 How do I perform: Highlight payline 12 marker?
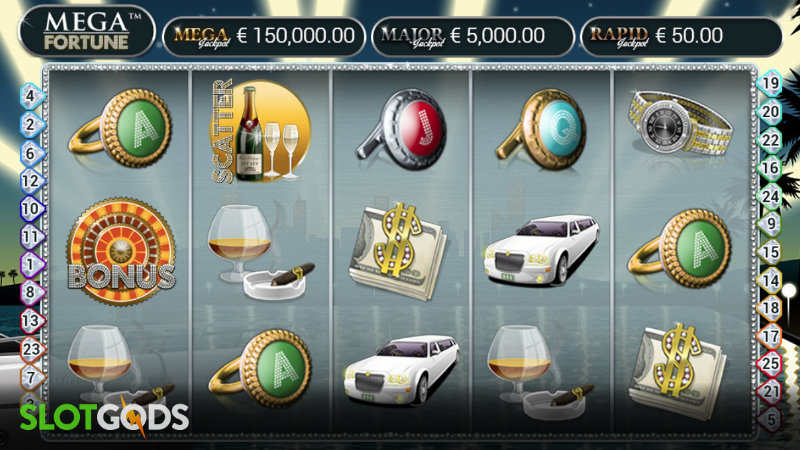tap(30, 181)
